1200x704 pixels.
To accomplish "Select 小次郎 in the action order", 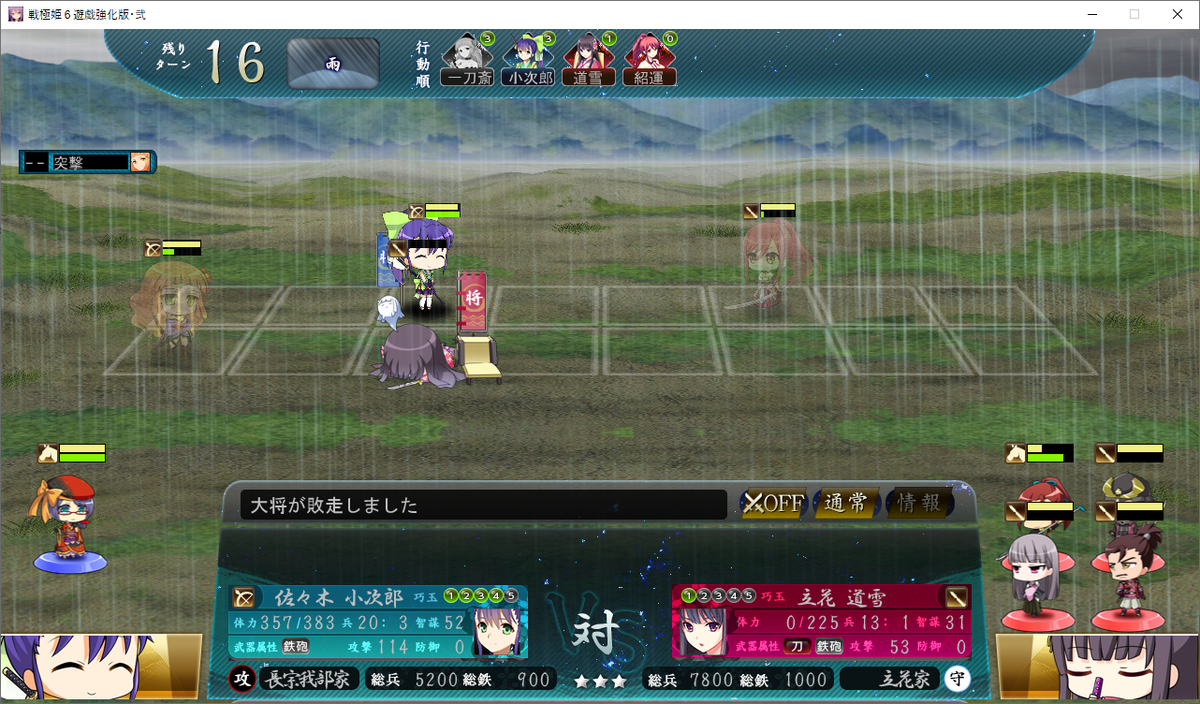I will (x=528, y=62).
